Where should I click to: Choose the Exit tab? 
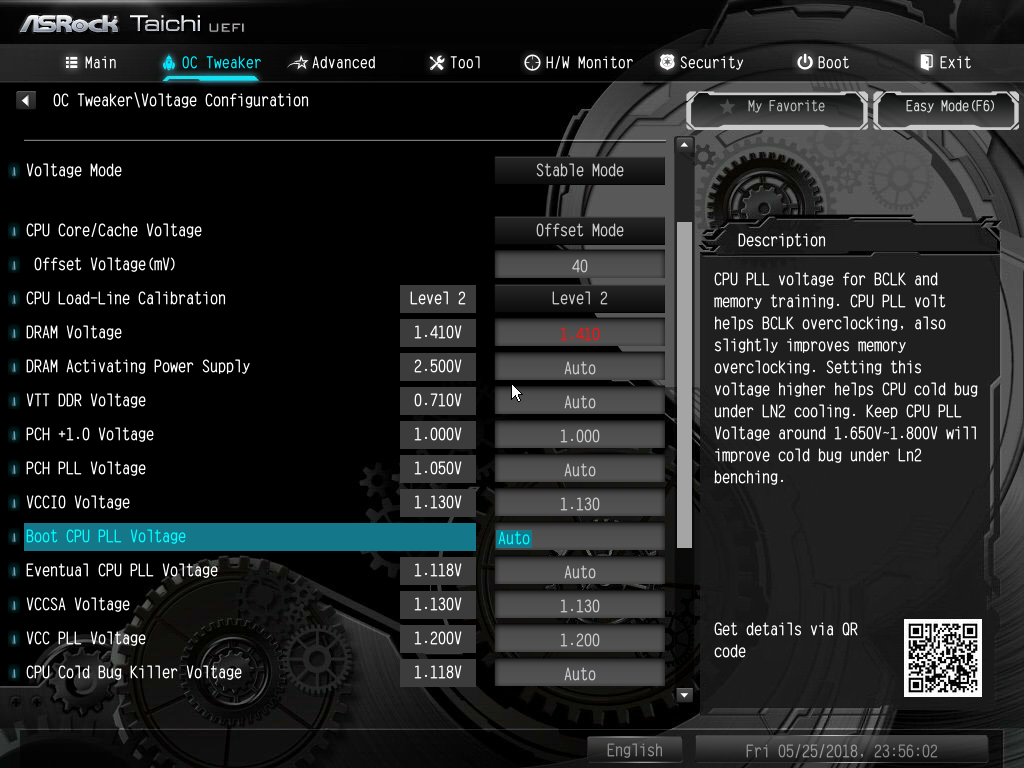[x=945, y=62]
